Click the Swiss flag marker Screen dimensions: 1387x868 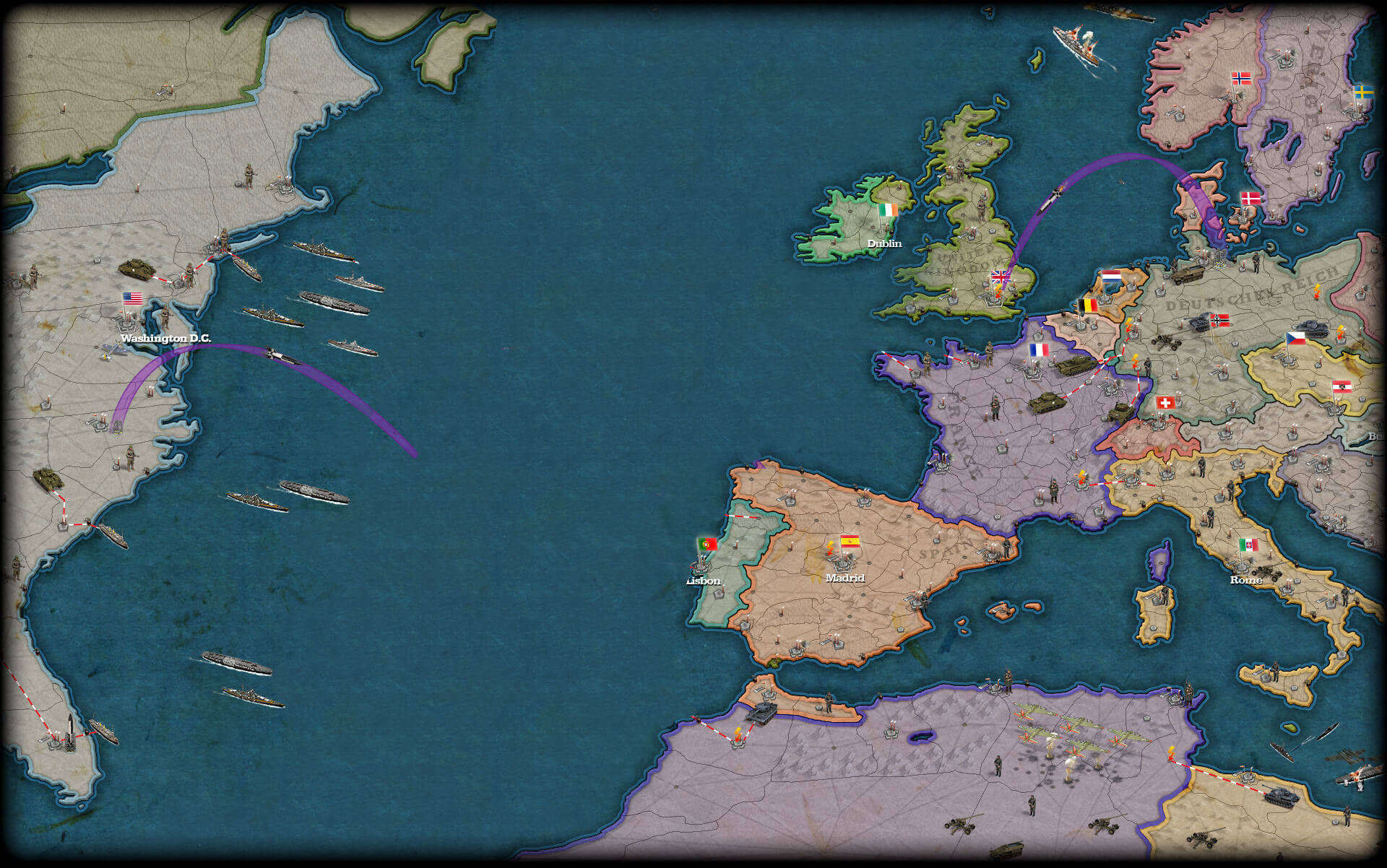(x=1165, y=402)
